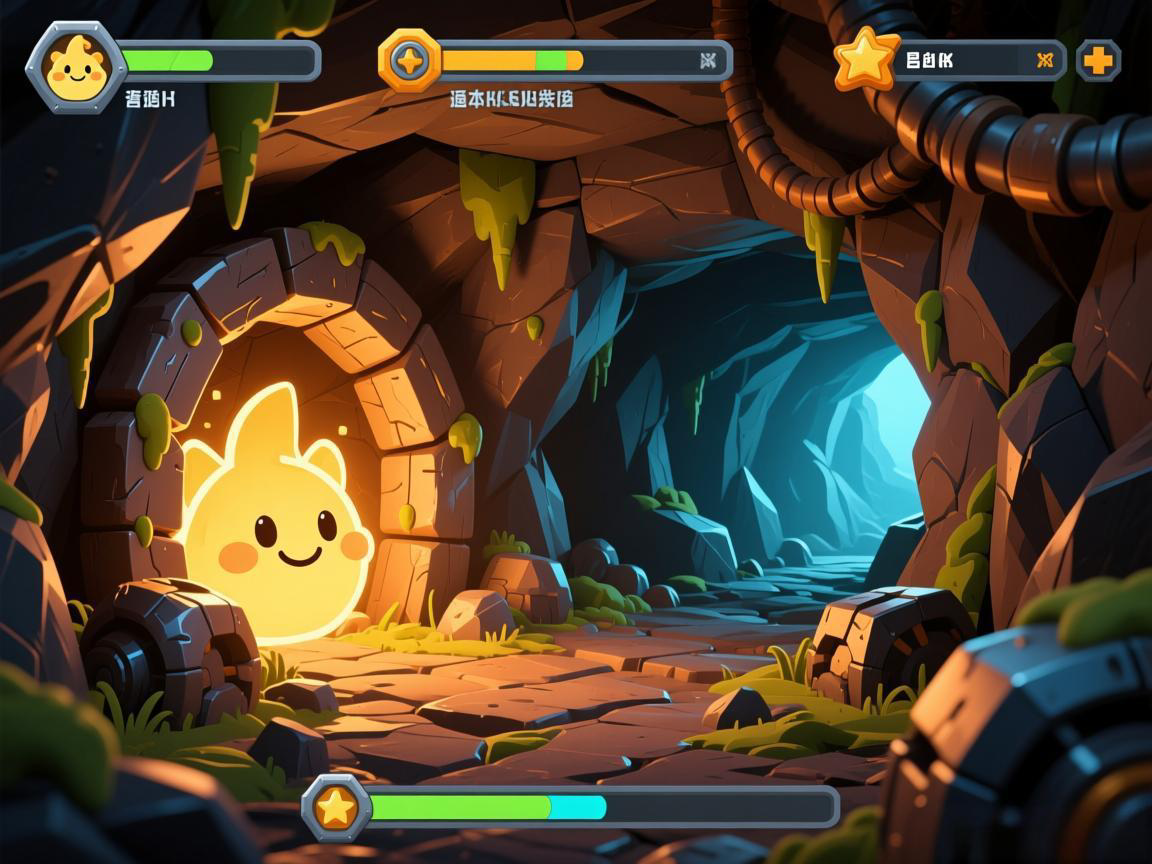Screen dimensions: 1152x864
Task: Open the yellow slime character portrait
Action: coord(75,66)
